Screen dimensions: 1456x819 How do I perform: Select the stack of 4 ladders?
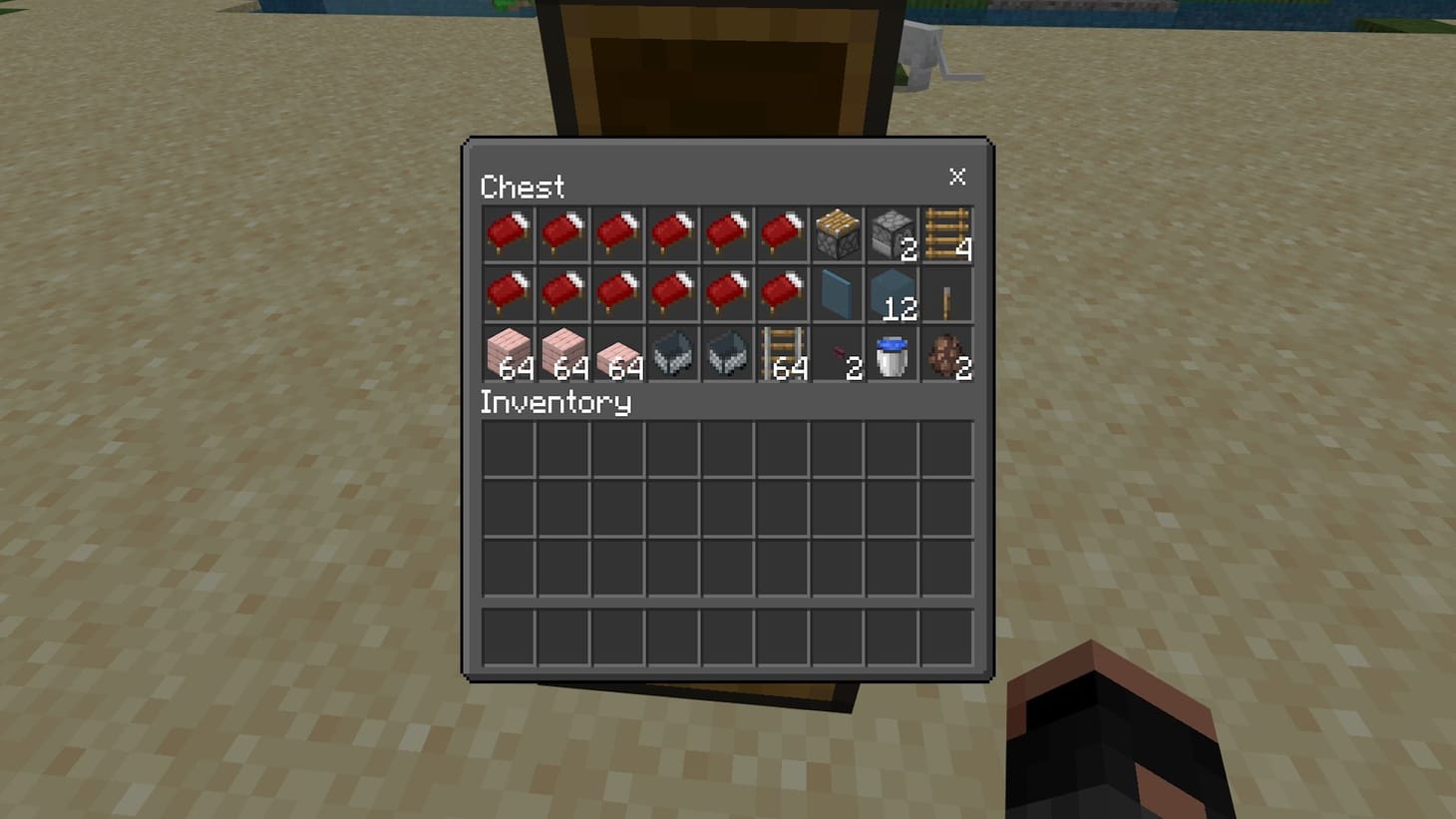(x=947, y=234)
